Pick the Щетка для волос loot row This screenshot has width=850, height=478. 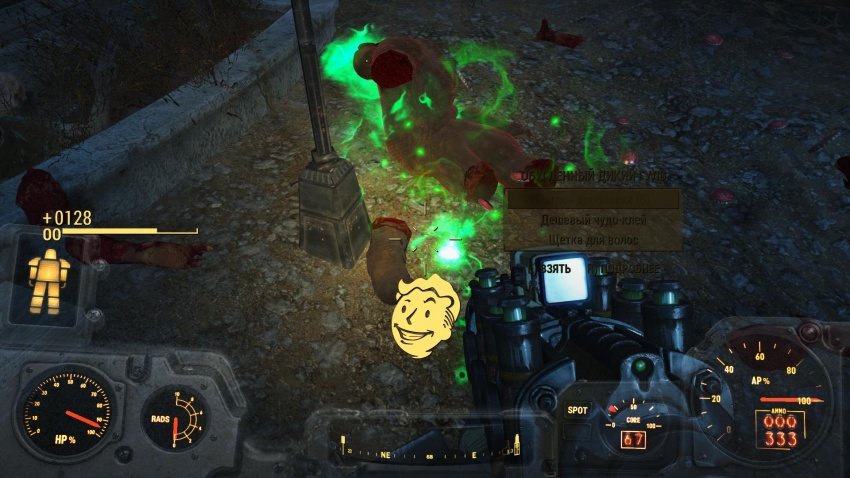[594, 240]
